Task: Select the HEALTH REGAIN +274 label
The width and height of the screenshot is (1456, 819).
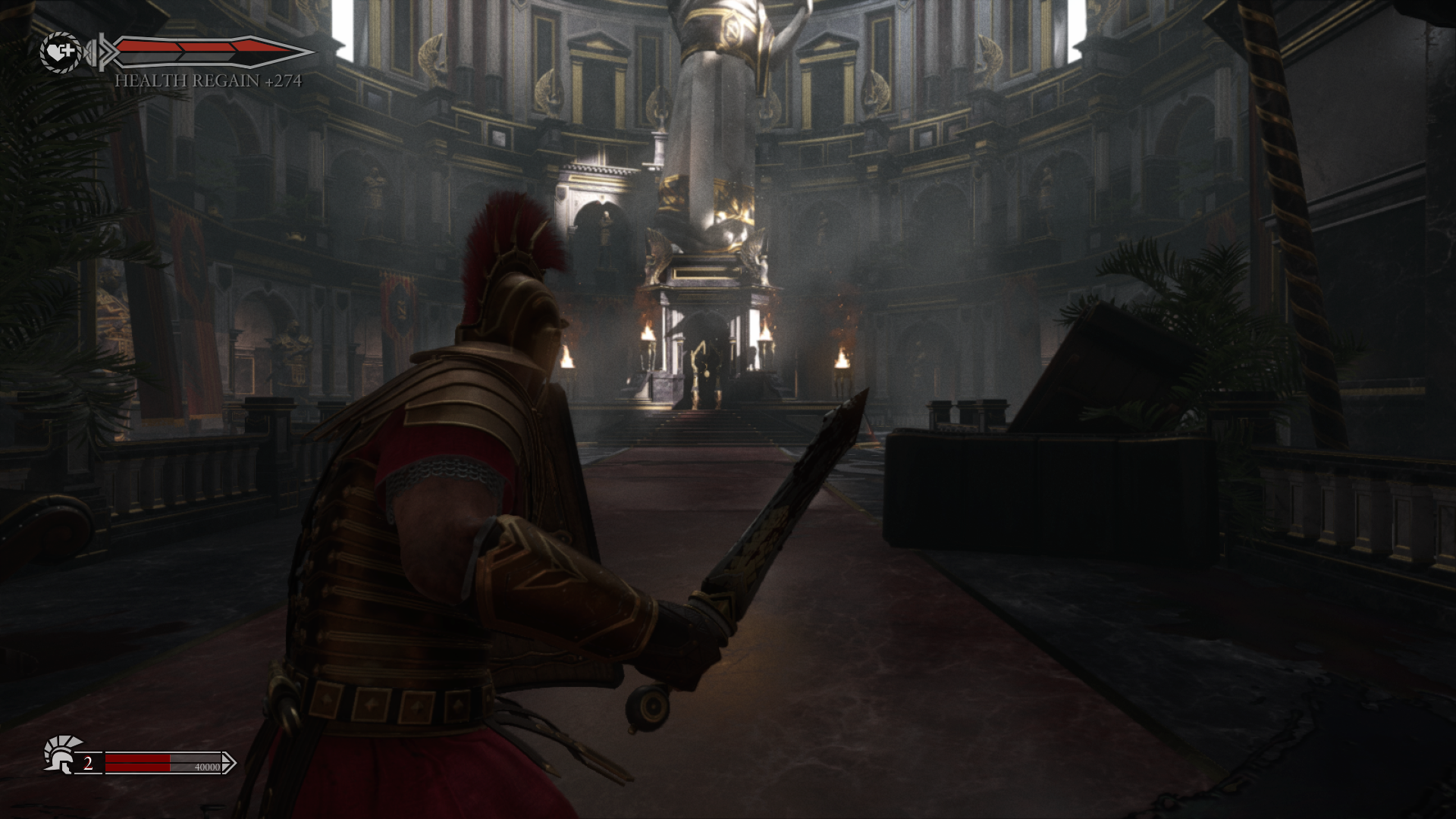Action: (x=209, y=80)
